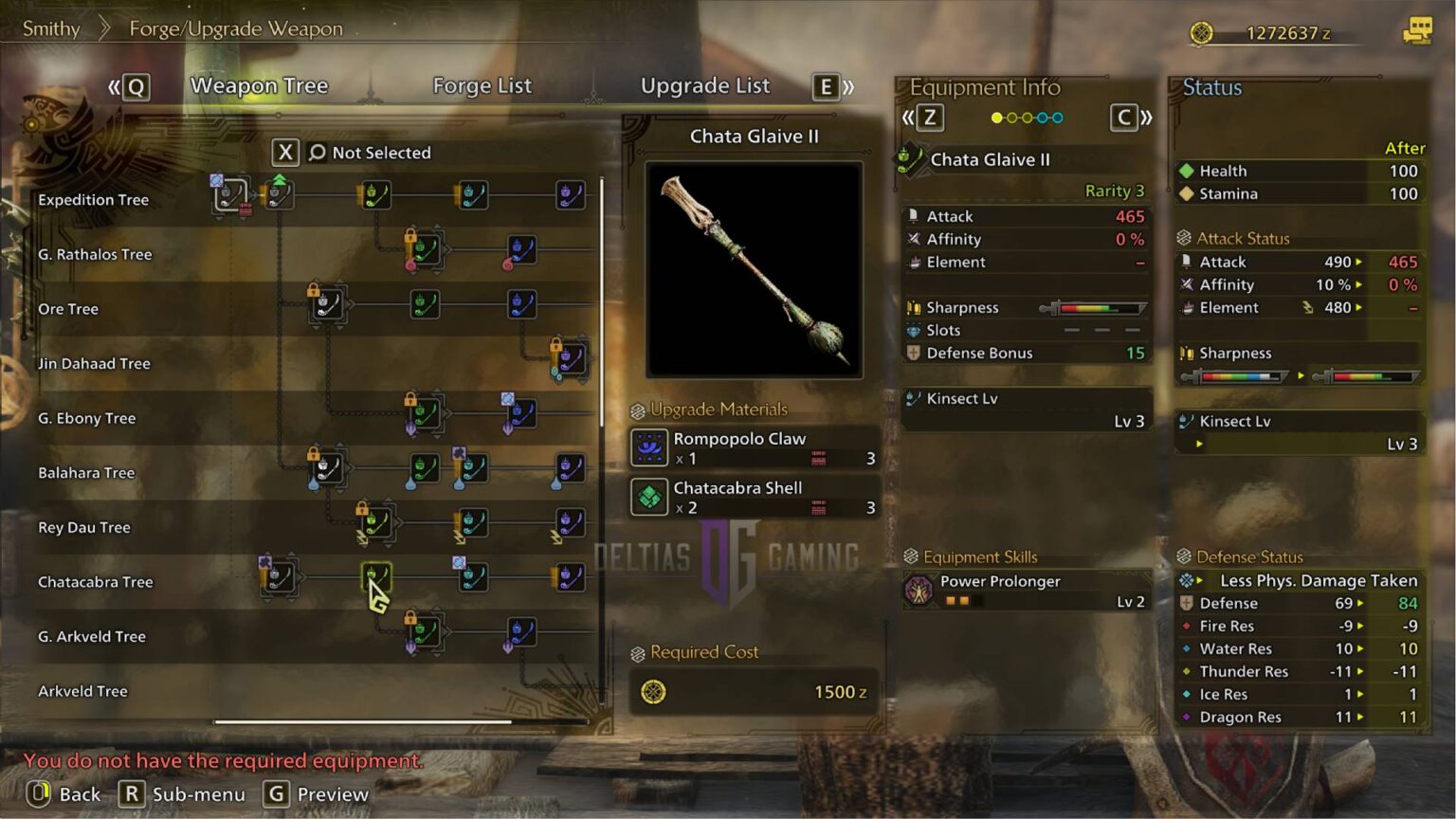
Task: Click the Chatacabra Shell material icon
Action: tap(648, 497)
